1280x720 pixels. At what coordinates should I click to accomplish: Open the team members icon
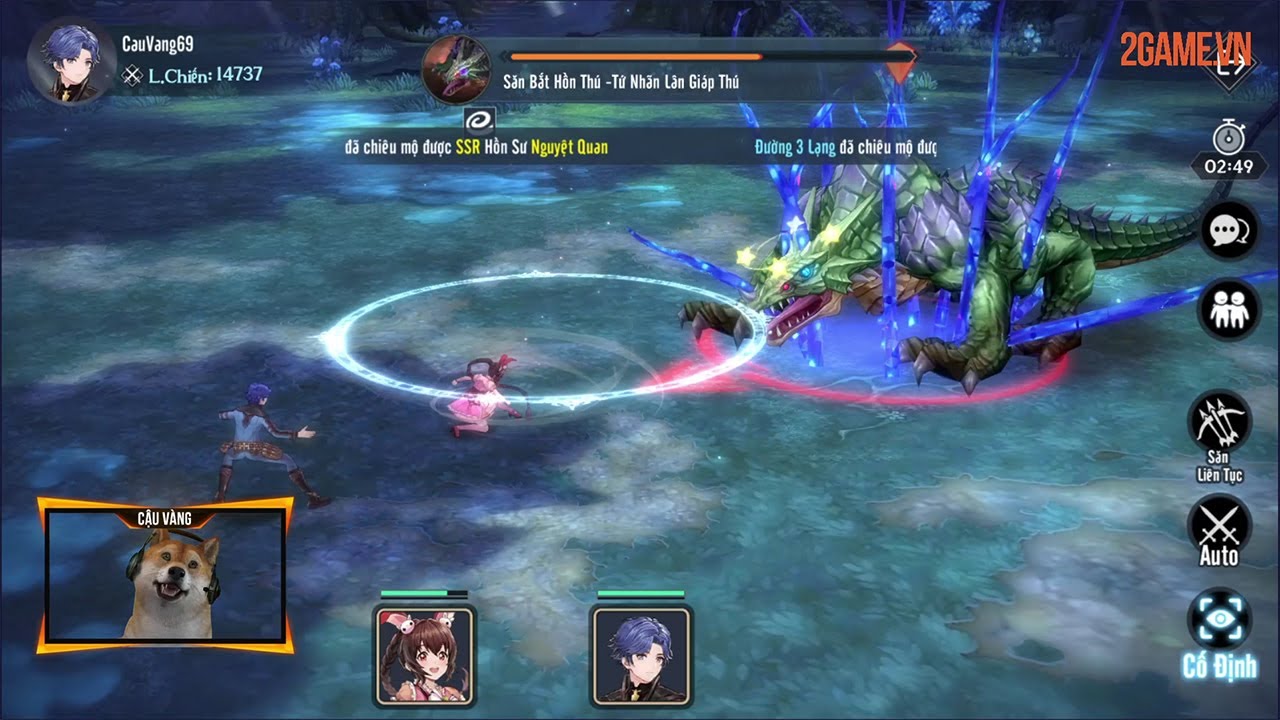[x=1227, y=310]
